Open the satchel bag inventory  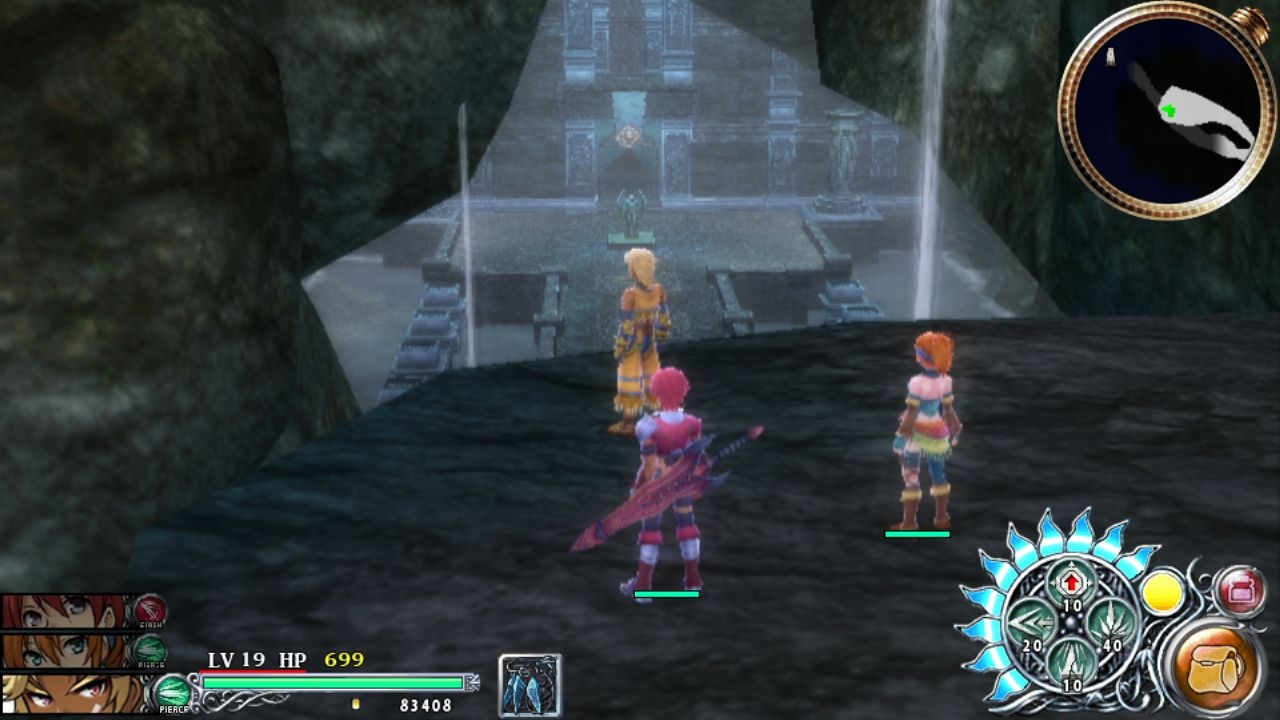pos(1215,667)
